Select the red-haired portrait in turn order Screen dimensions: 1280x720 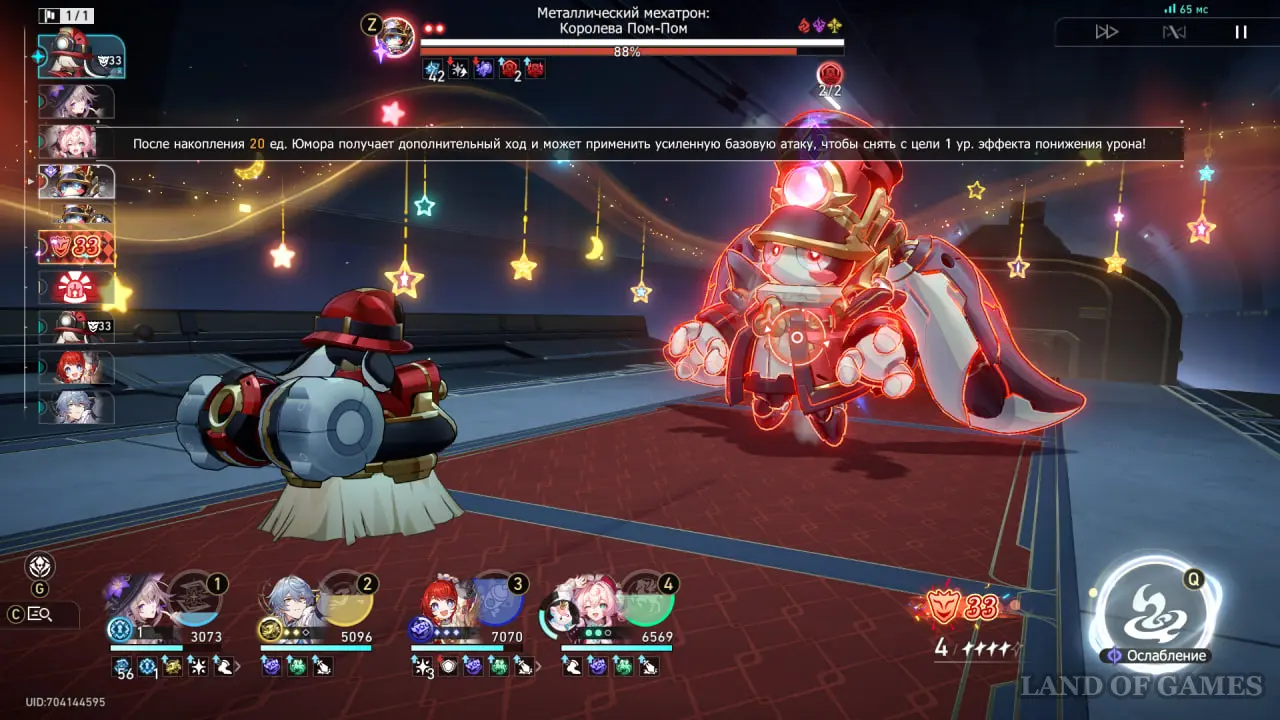(76, 367)
